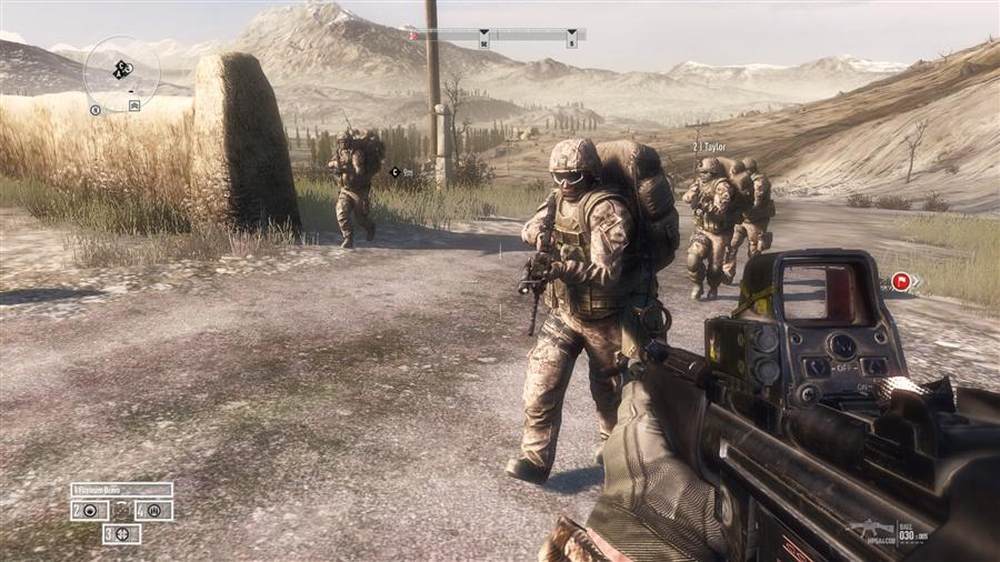This screenshot has height=562, width=1000.
Task: Activate squad command slot 3 with crosshair icon
Action: click(x=122, y=534)
